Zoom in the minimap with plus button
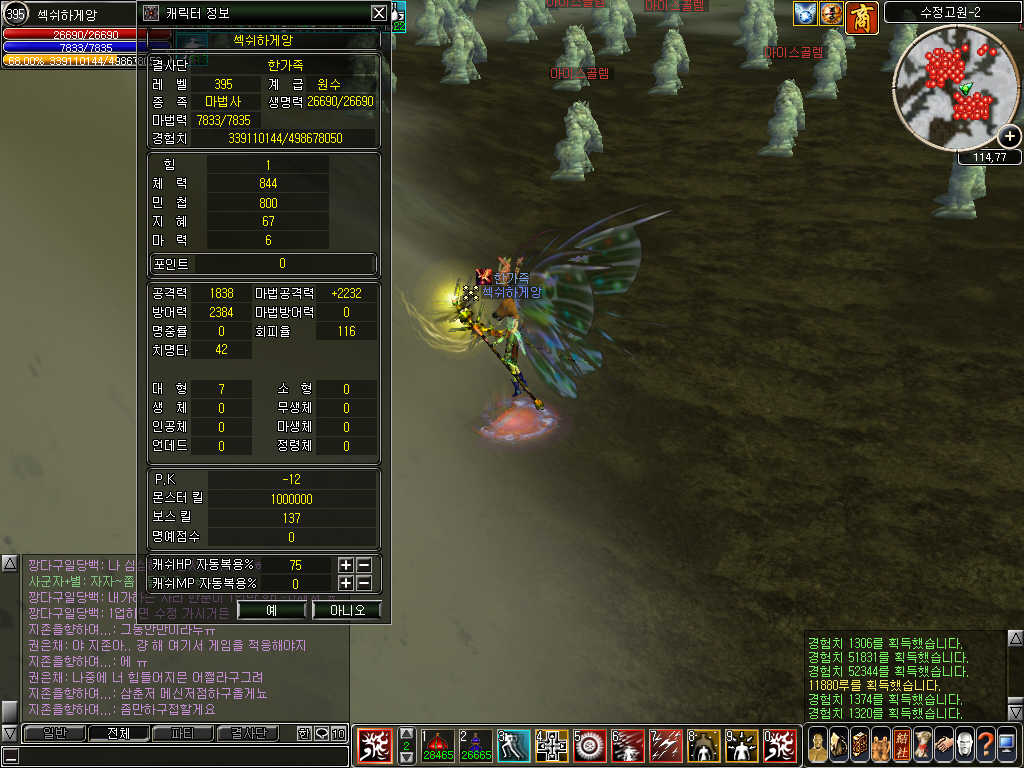Image resolution: width=1024 pixels, height=768 pixels. click(x=1010, y=137)
